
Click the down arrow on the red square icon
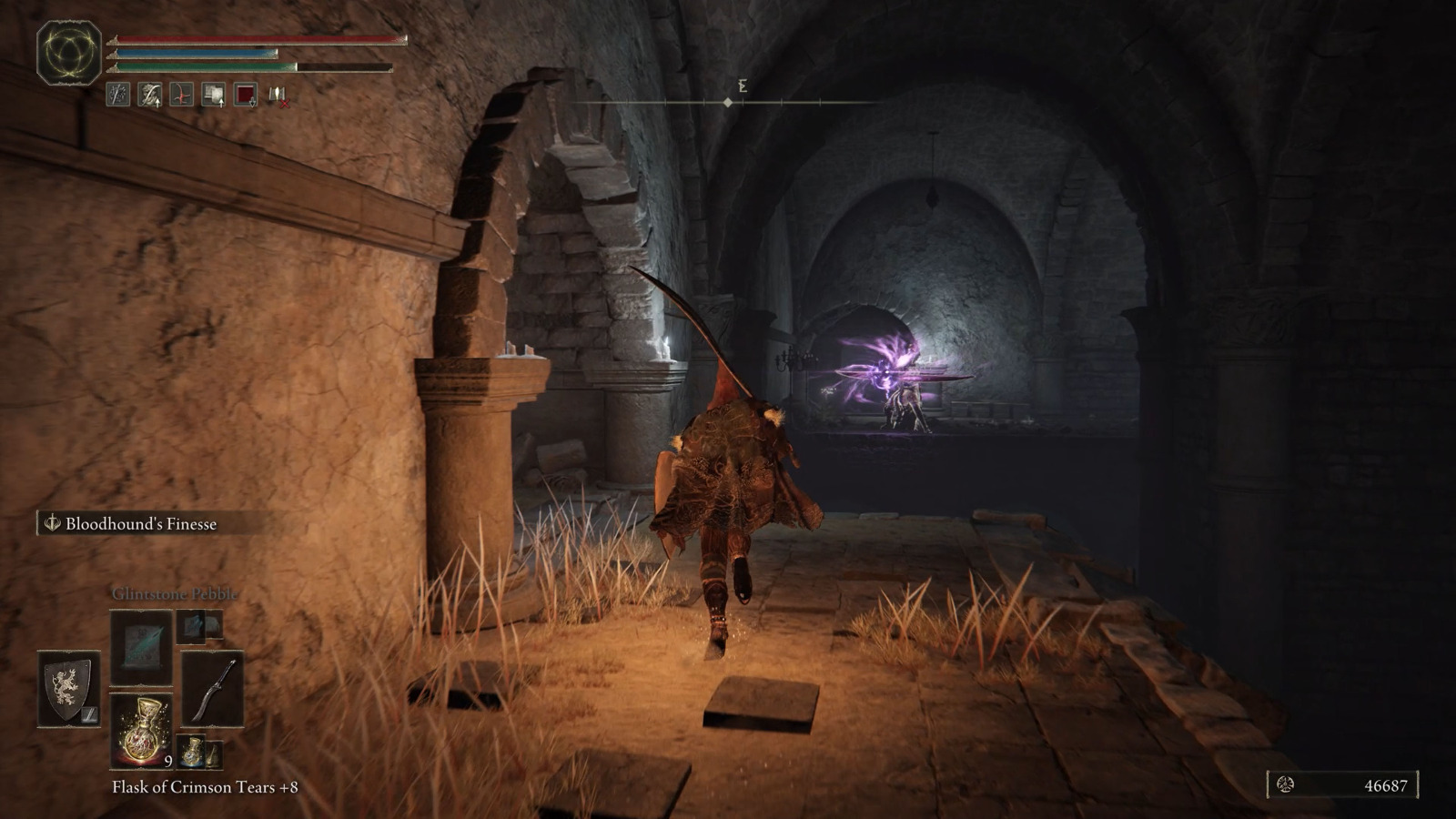pyautogui.click(x=252, y=103)
